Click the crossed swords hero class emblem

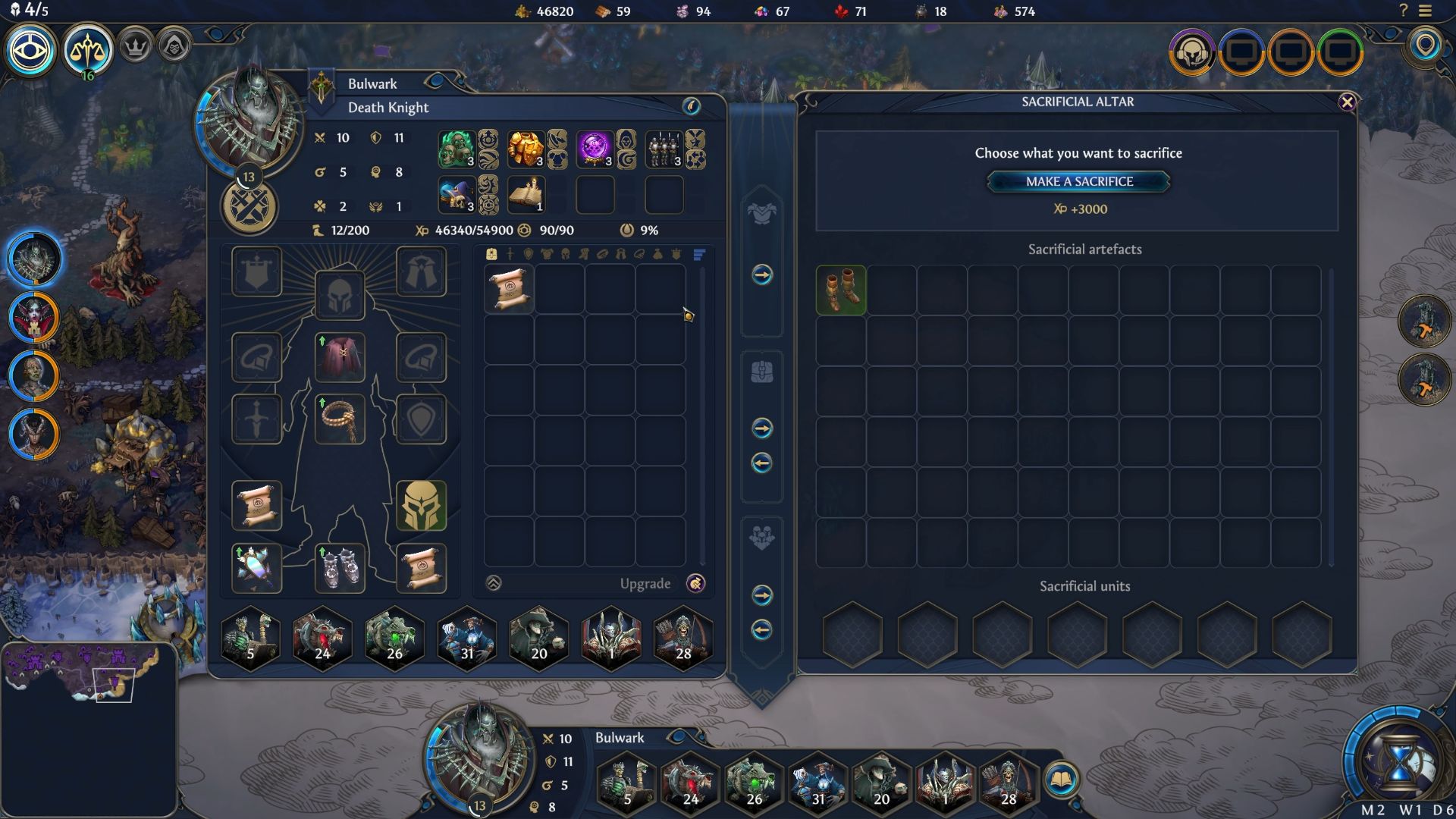pos(249,206)
